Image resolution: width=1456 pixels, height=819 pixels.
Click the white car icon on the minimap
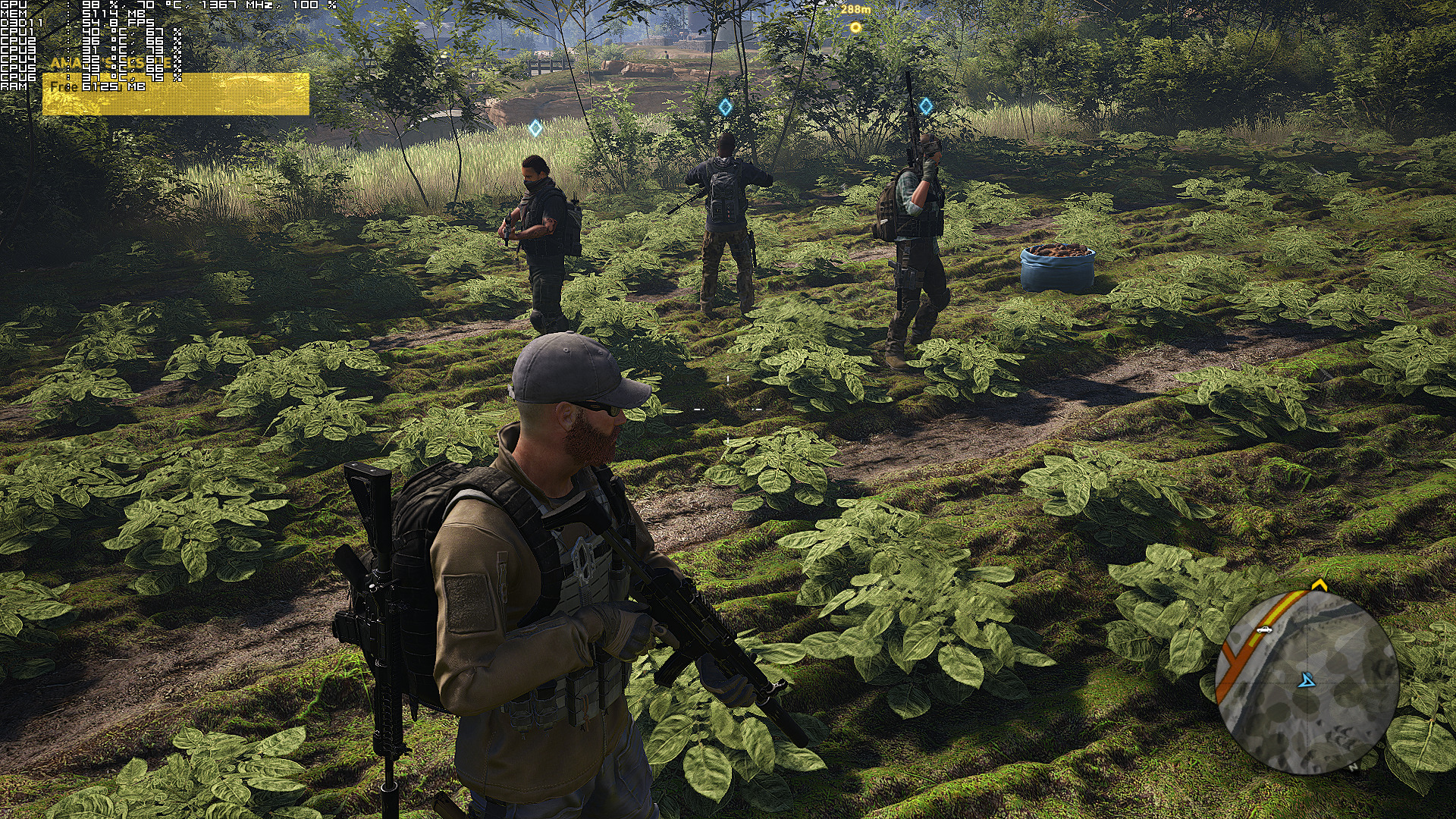tap(1263, 629)
